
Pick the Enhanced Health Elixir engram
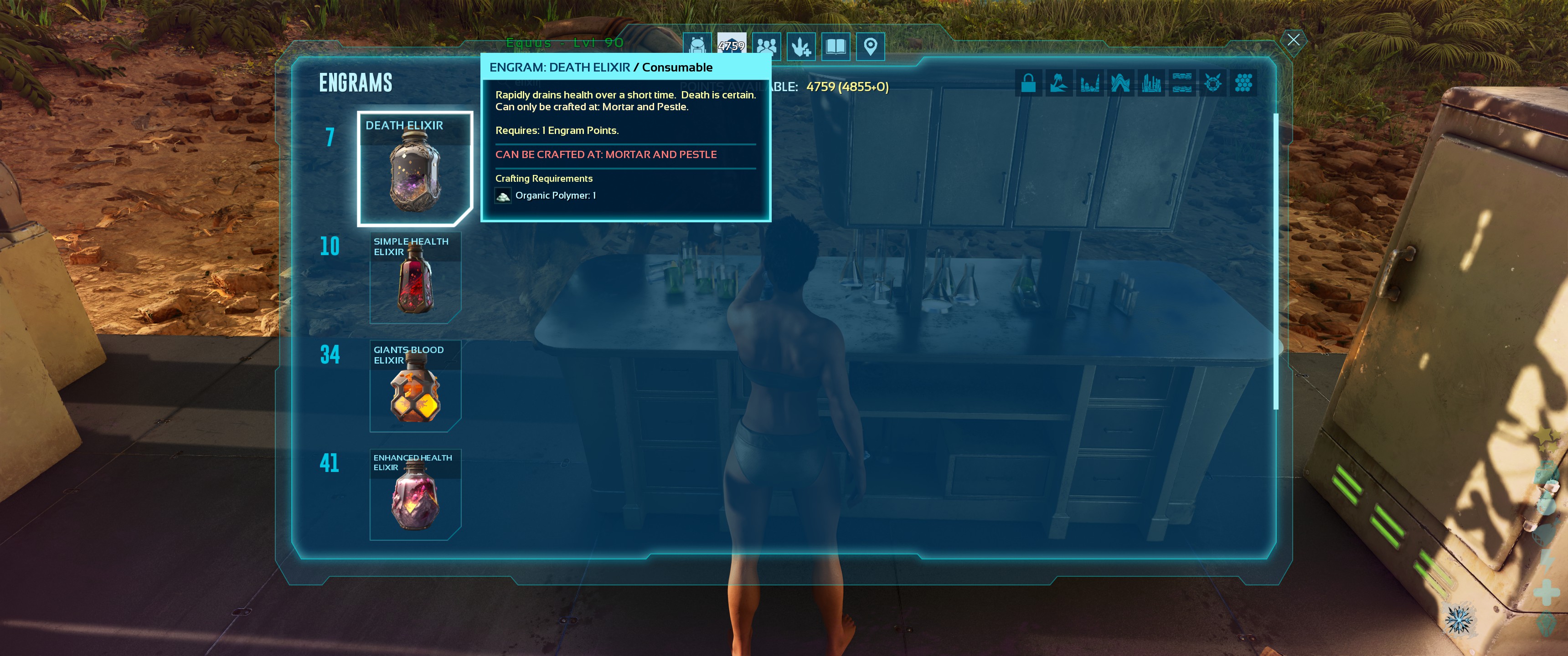415,494
